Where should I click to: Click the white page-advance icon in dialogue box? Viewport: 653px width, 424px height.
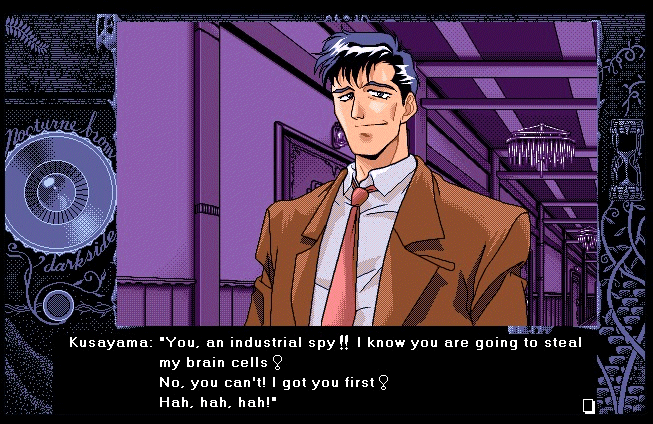(588, 405)
